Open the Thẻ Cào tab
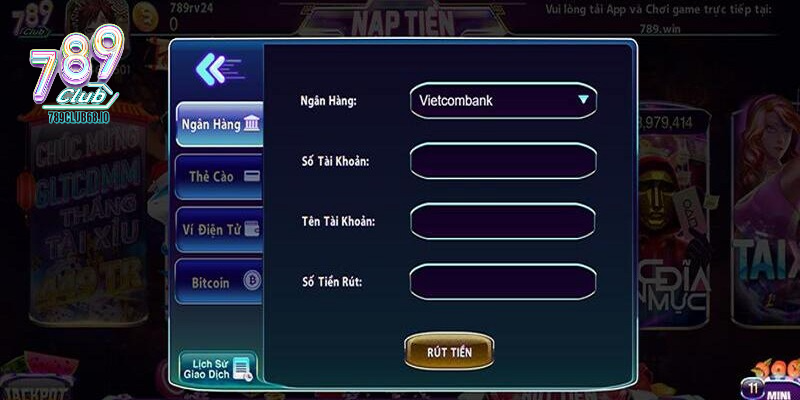 point(219,177)
